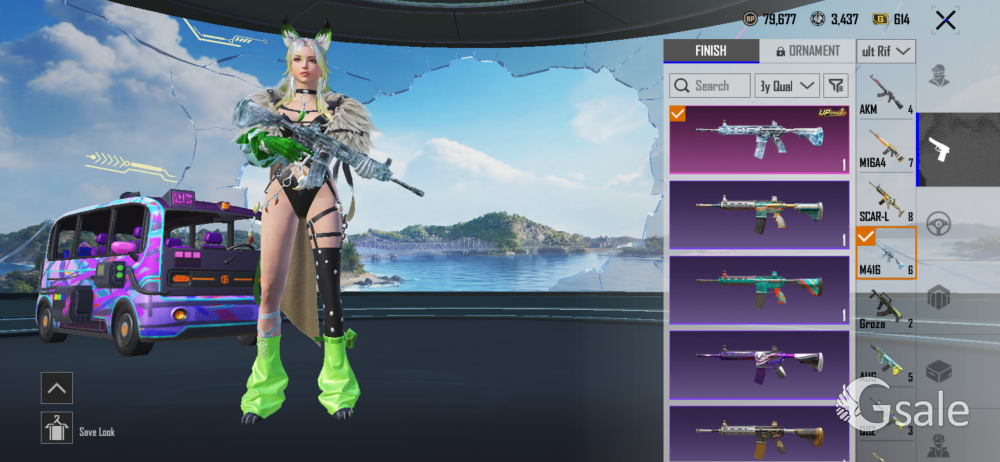Switch to the Finish tab

[711, 51]
